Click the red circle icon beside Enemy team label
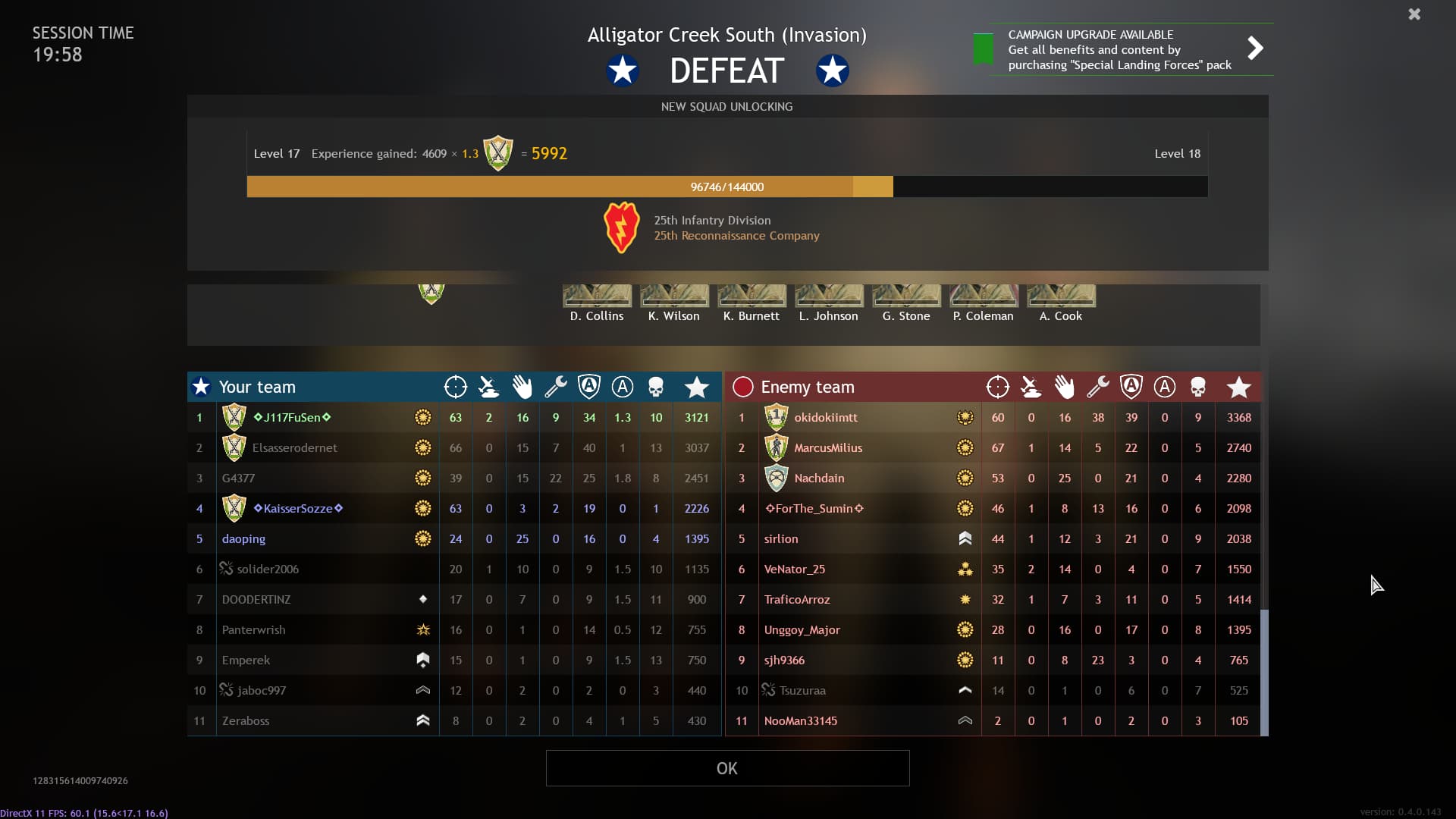Image resolution: width=1456 pixels, height=819 pixels. 742,387
